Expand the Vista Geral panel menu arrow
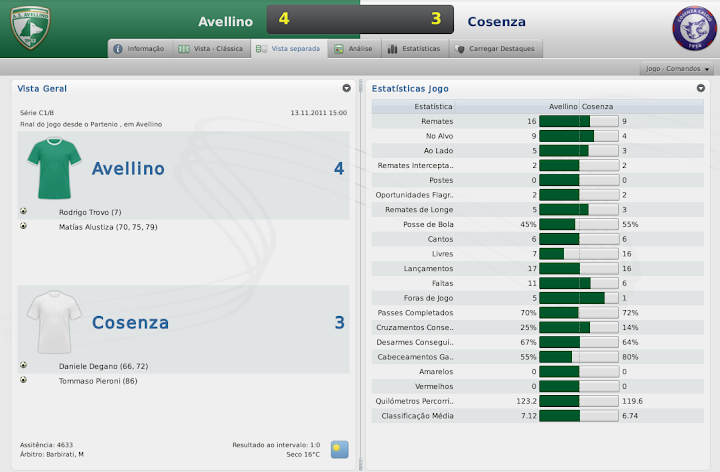720x472 pixels. pos(346,88)
